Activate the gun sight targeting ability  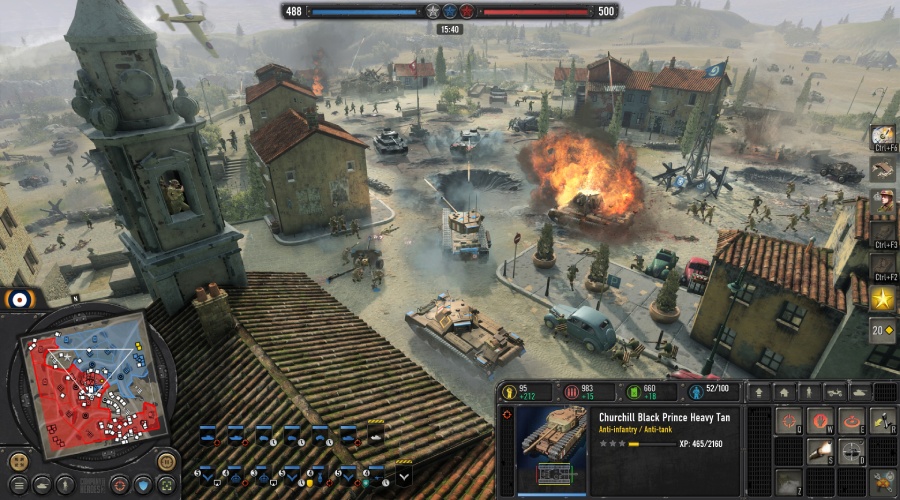tap(852, 453)
